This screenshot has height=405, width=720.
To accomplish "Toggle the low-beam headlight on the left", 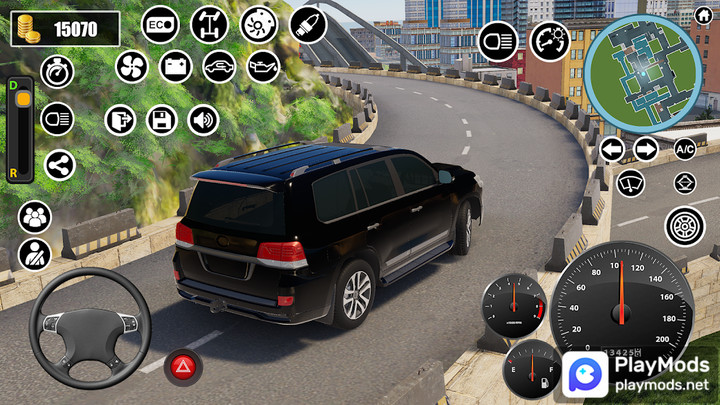I will coord(58,119).
